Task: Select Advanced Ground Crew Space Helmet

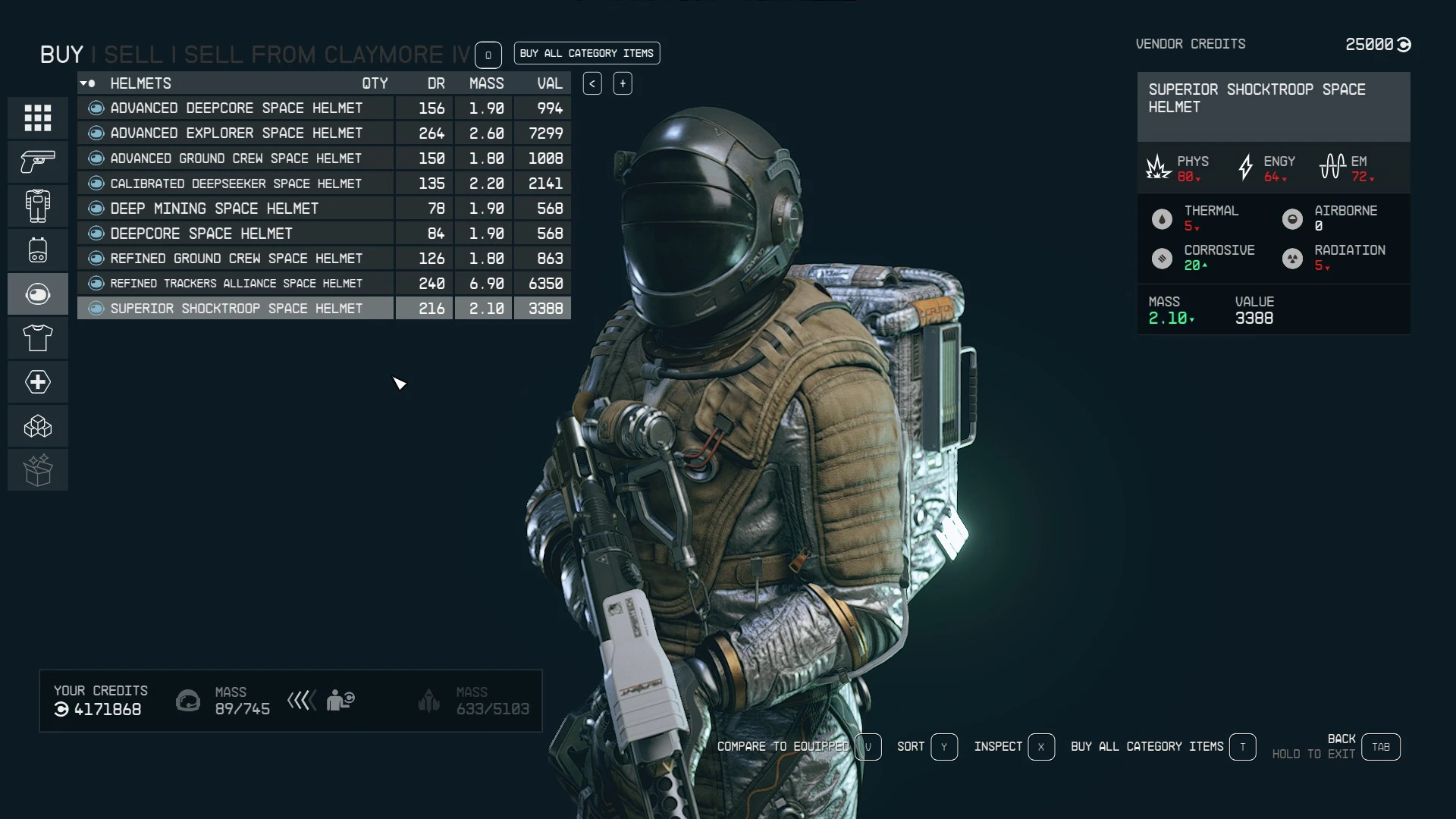Action: click(236, 158)
